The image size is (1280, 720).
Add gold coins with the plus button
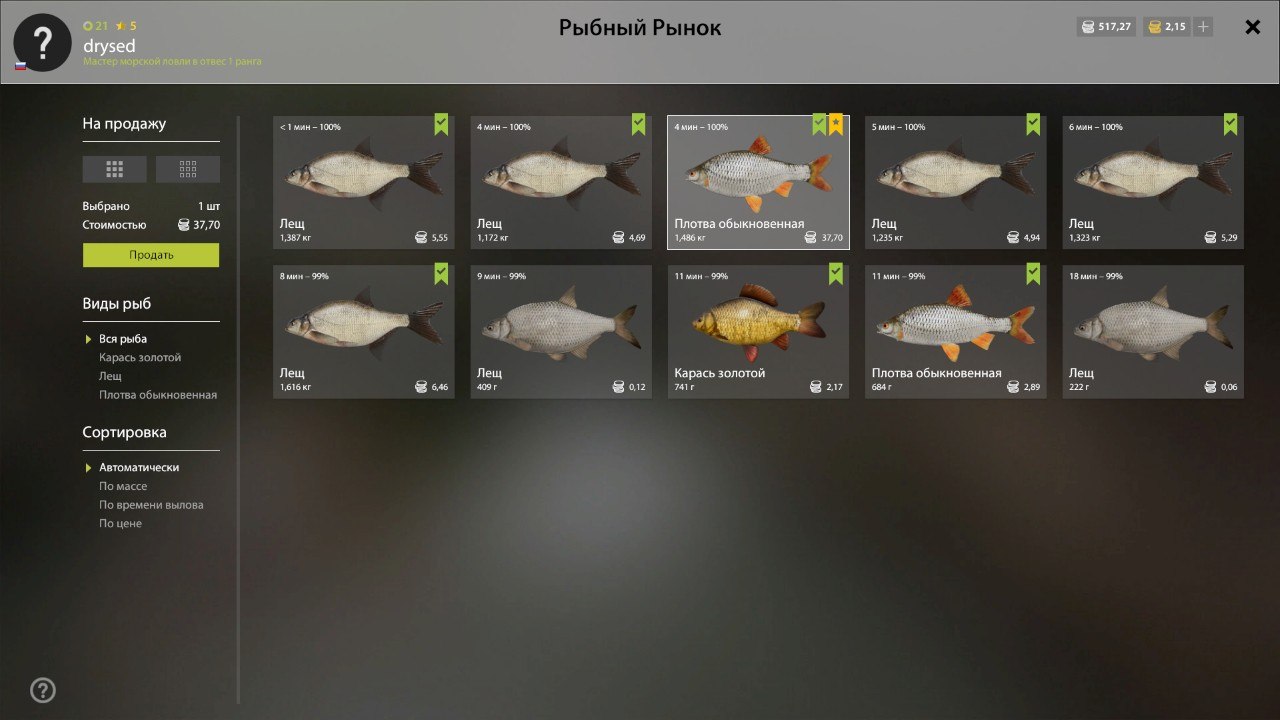click(1203, 27)
